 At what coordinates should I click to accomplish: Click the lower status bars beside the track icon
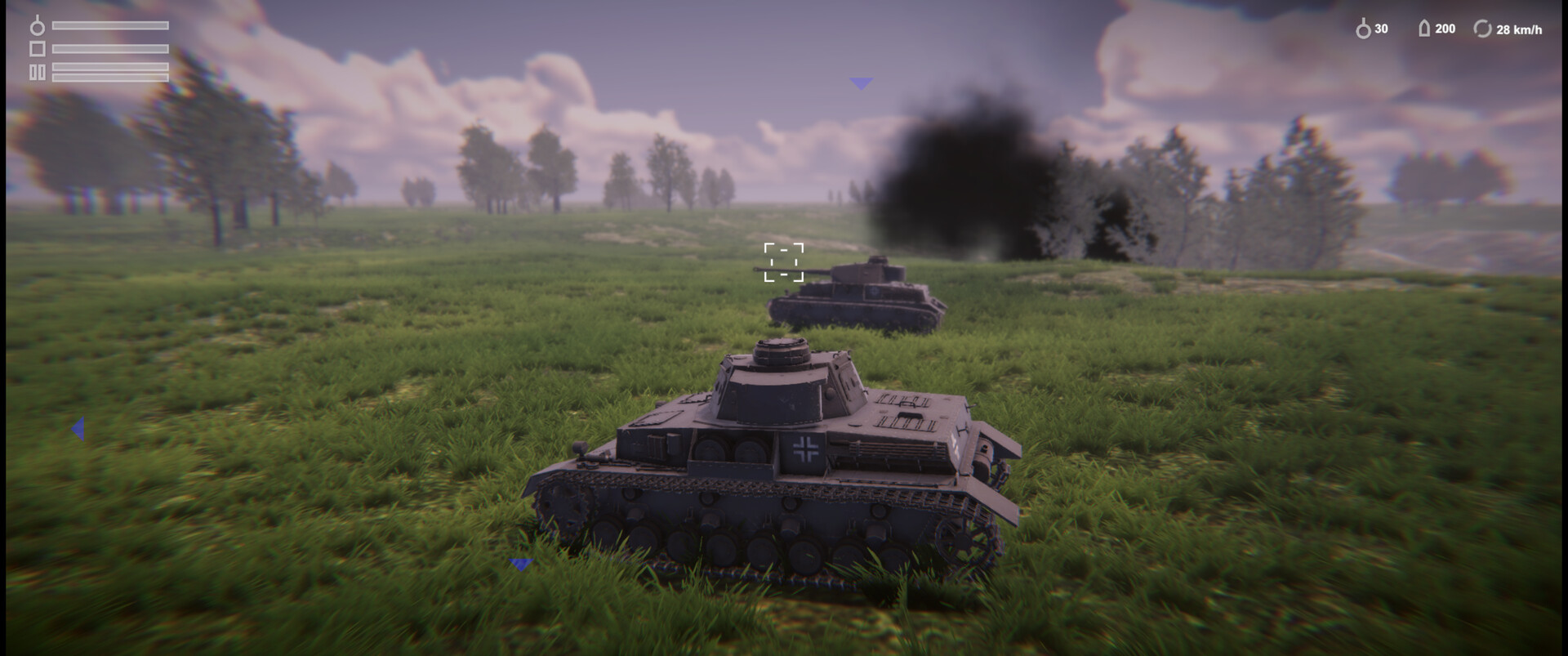click(110, 73)
